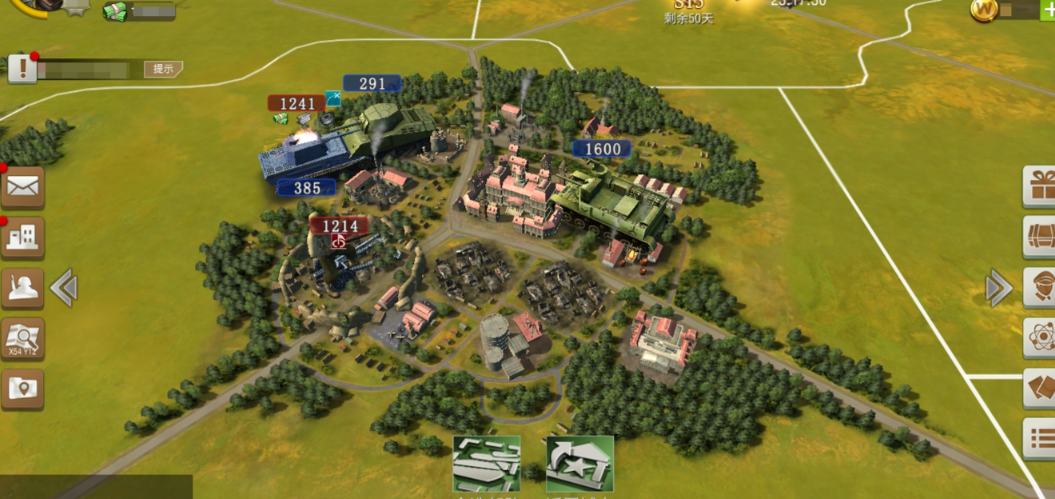Open the officer portrait icon
Viewport: 1055px width, 499px height.
pos(1040,288)
